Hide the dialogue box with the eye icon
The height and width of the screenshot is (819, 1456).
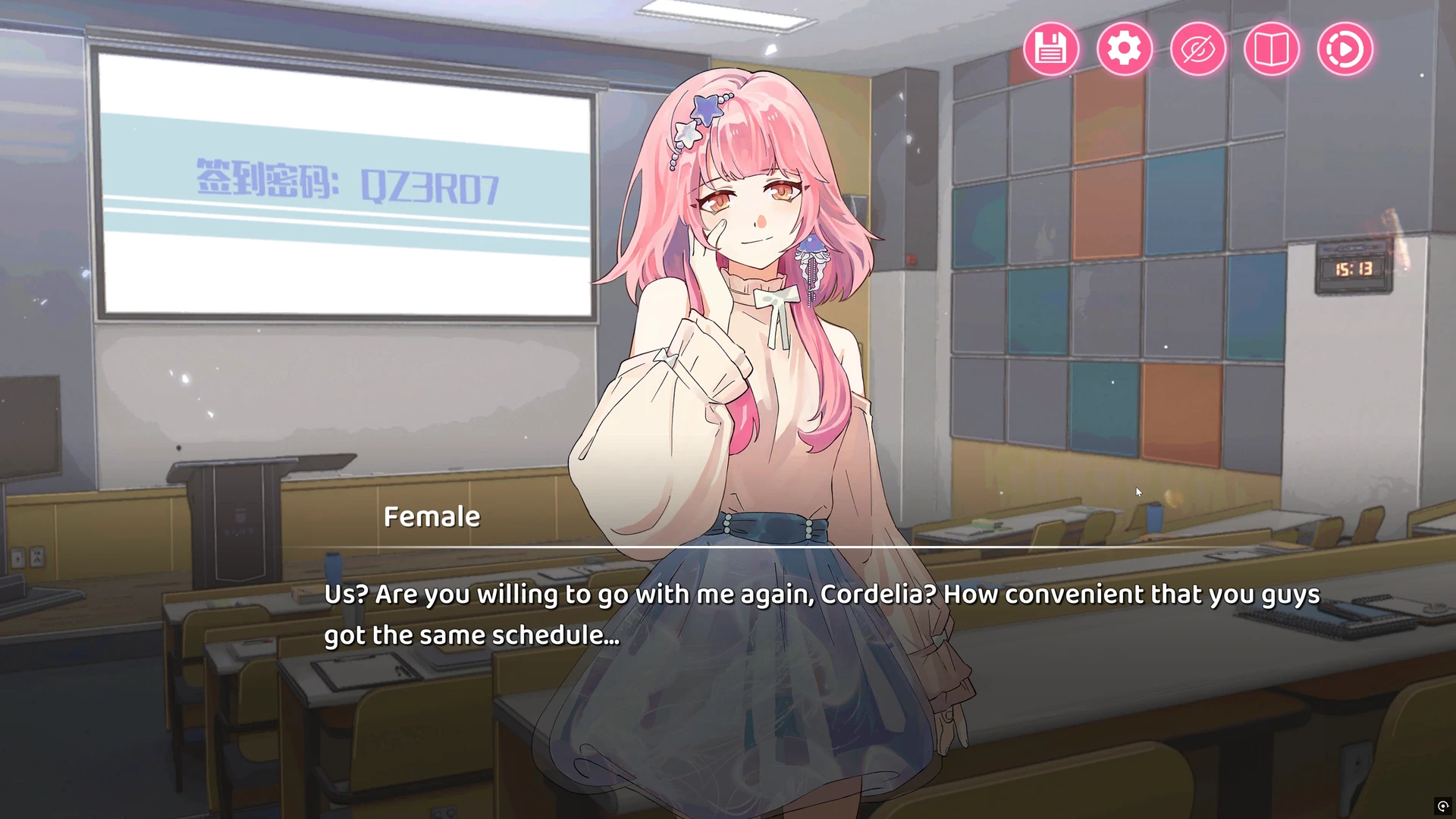pyautogui.click(x=1197, y=49)
